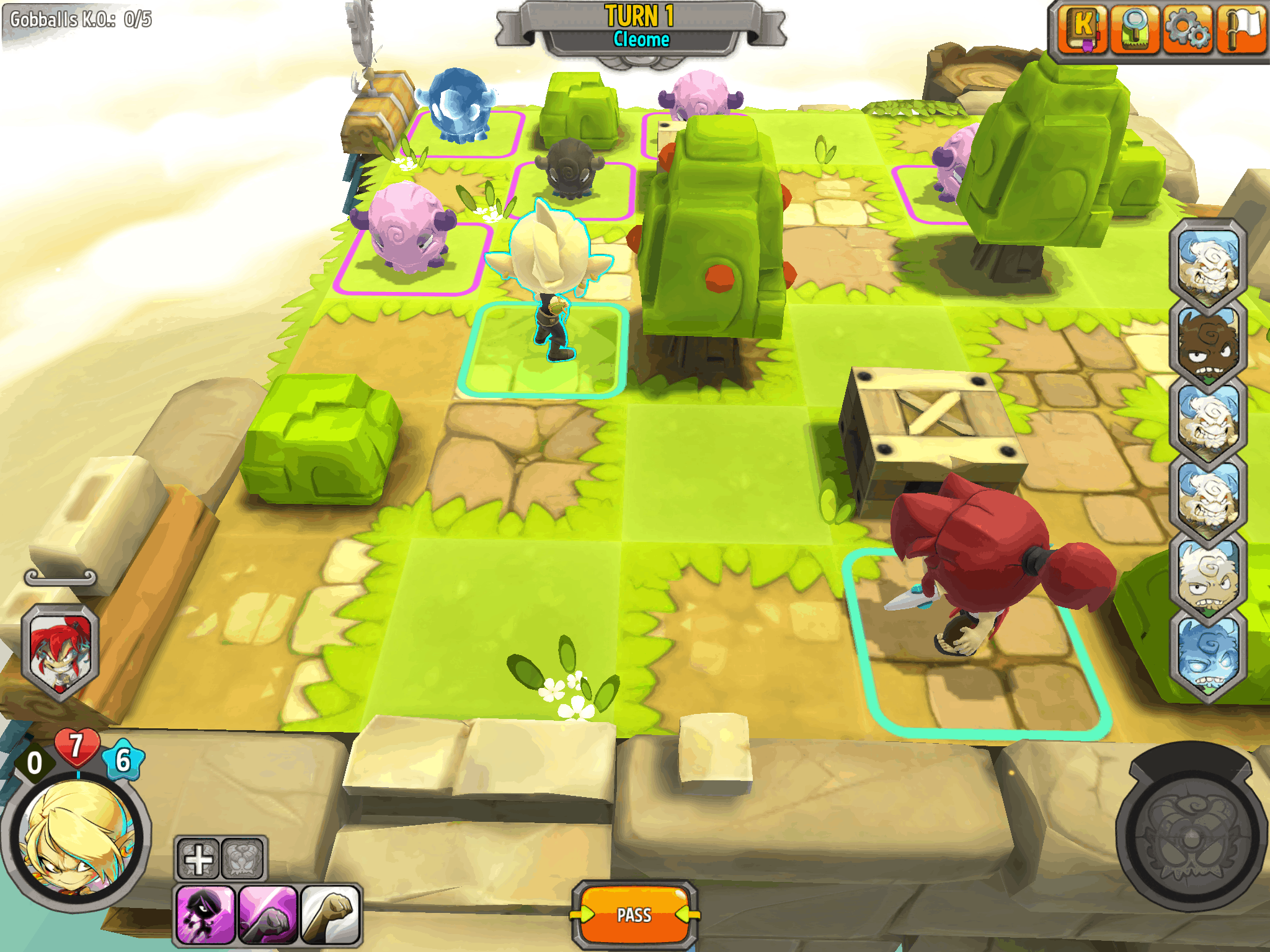Select the purple dashing shadow figure ability
1270x952 pixels.
coord(205,915)
